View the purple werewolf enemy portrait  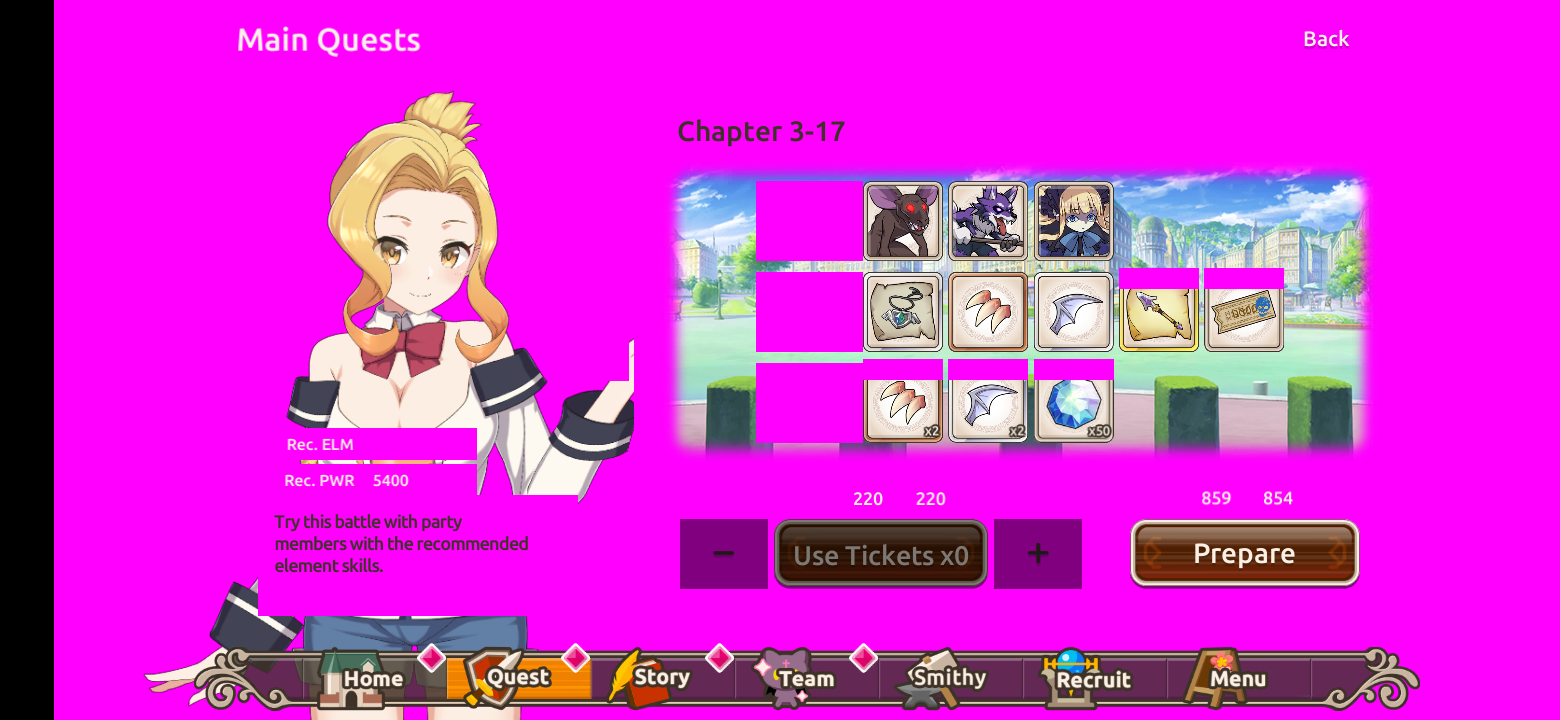988,221
